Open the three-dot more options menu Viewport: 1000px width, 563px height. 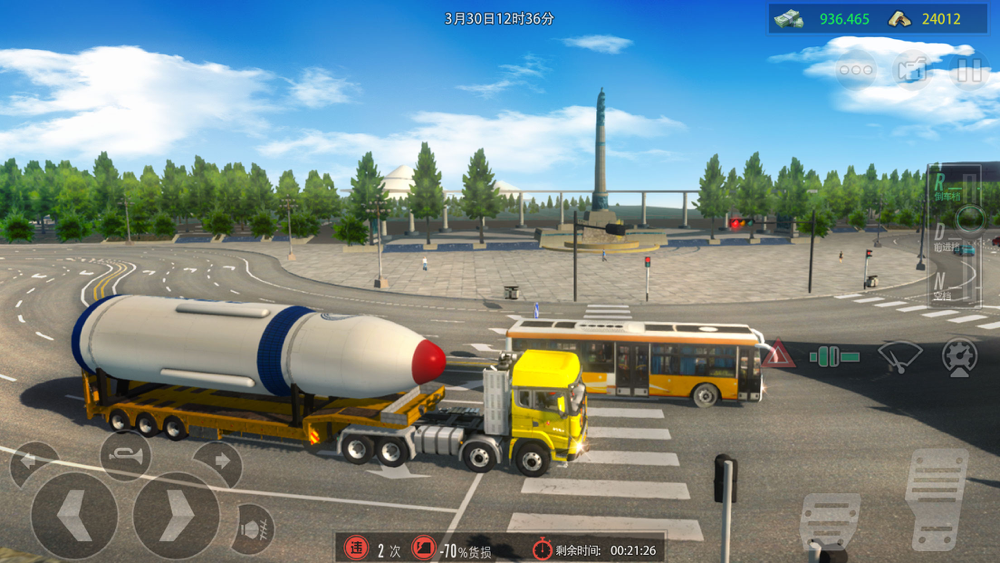point(856,70)
